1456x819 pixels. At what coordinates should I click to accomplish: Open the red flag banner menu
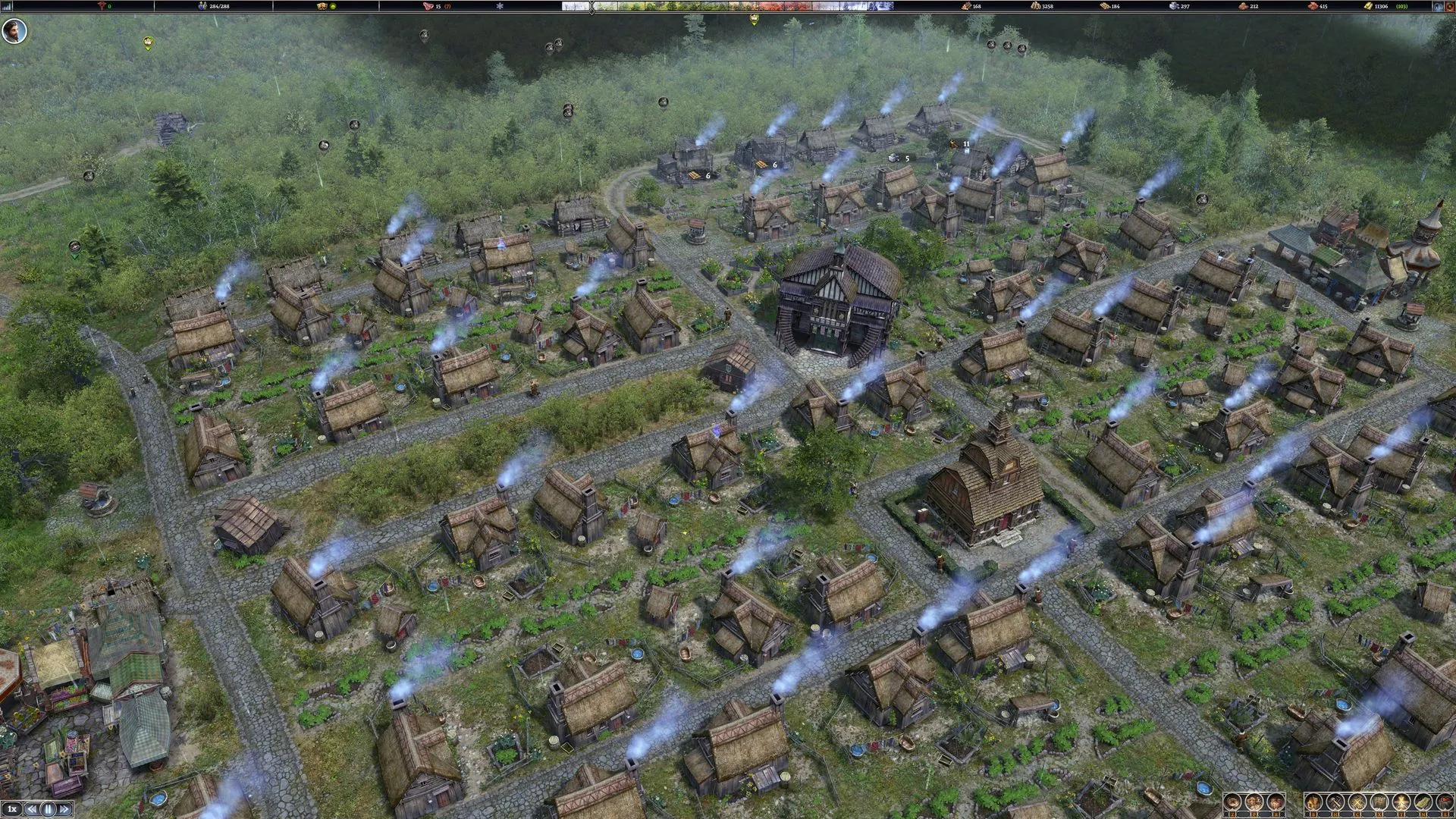click(x=1443, y=802)
